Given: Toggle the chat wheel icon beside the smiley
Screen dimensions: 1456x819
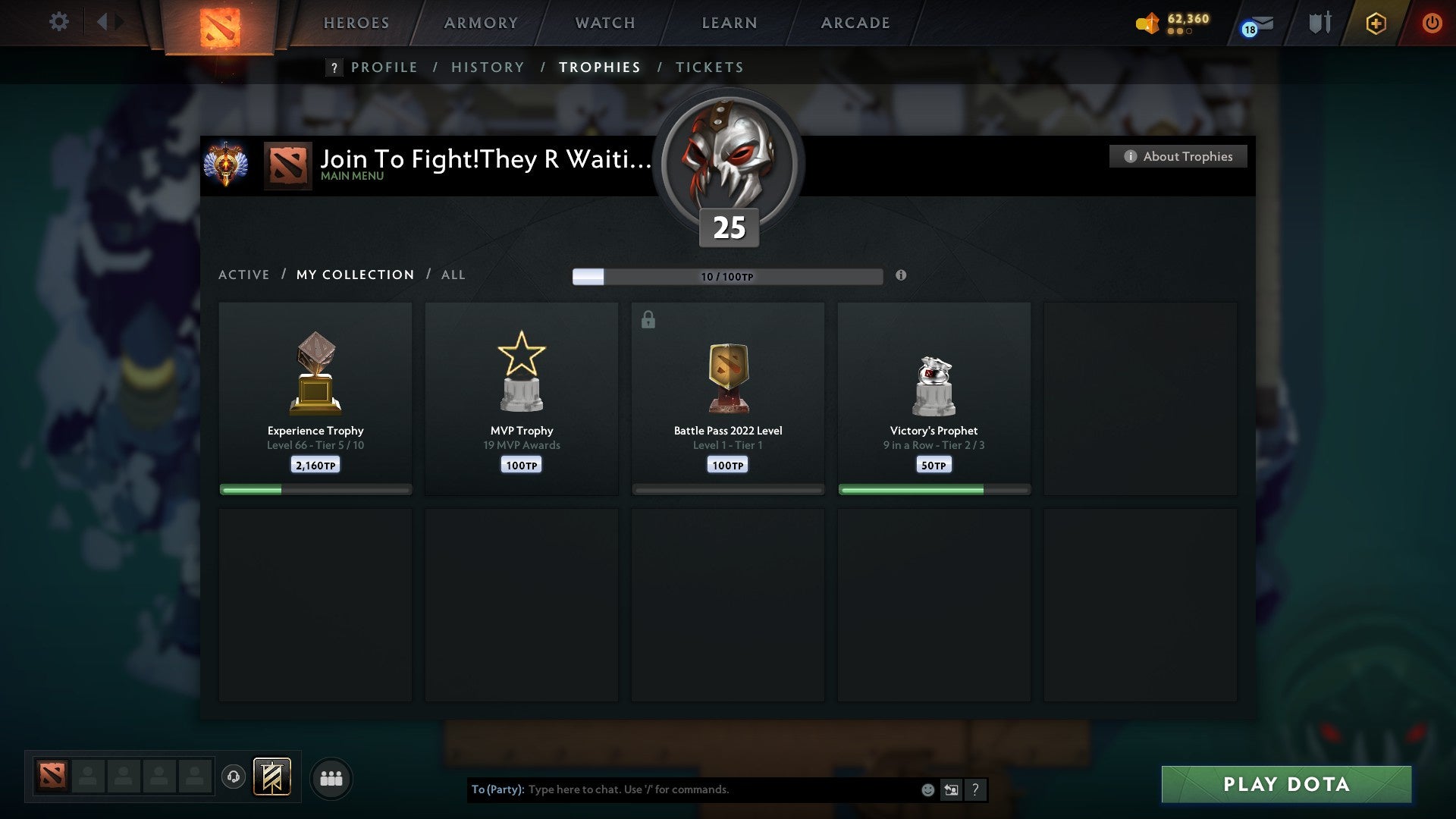Looking at the screenshot, I should (x=951, y=789).
